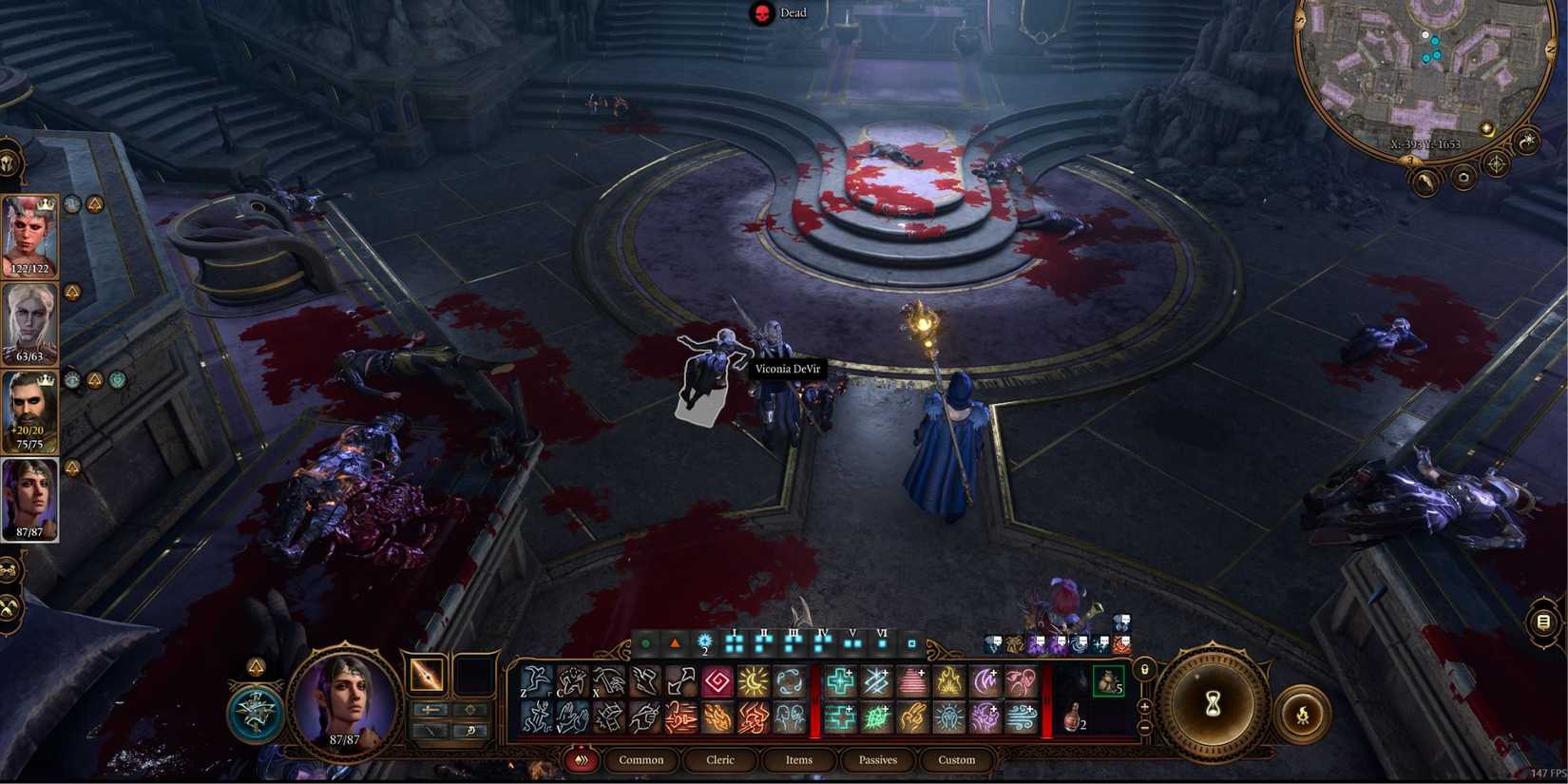Toggle party grouping on the left sidebar
1568x784 pixels.
point(11,570)
